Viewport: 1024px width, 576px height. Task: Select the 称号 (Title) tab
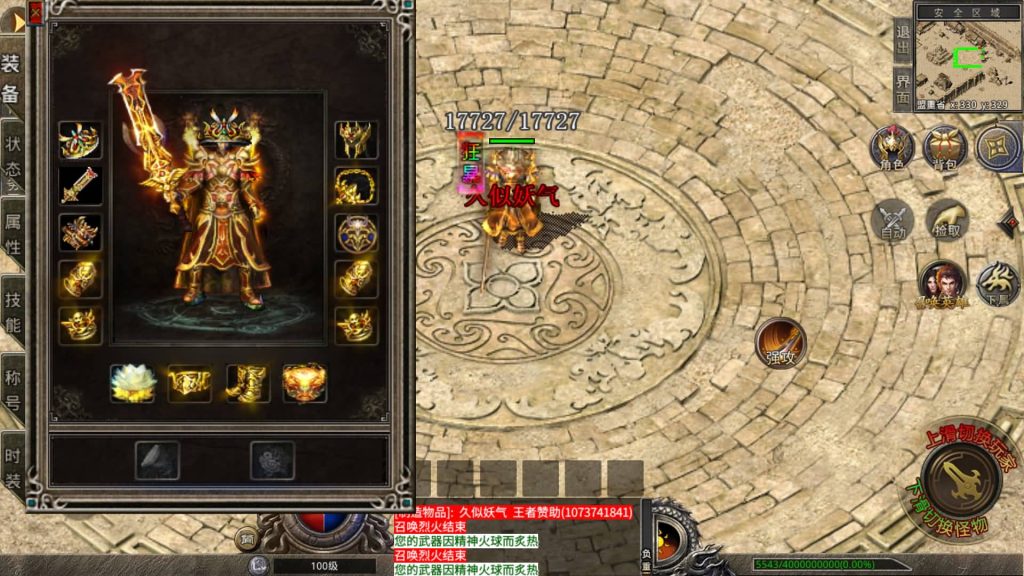(12, 390)
